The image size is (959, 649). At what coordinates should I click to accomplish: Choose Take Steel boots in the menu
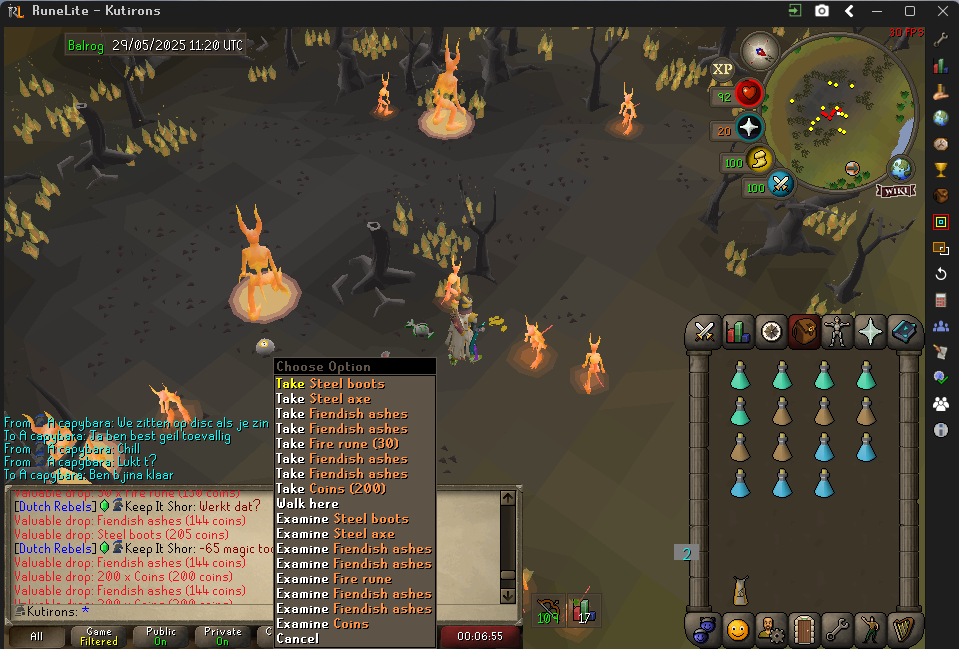(x=330, y=383)
